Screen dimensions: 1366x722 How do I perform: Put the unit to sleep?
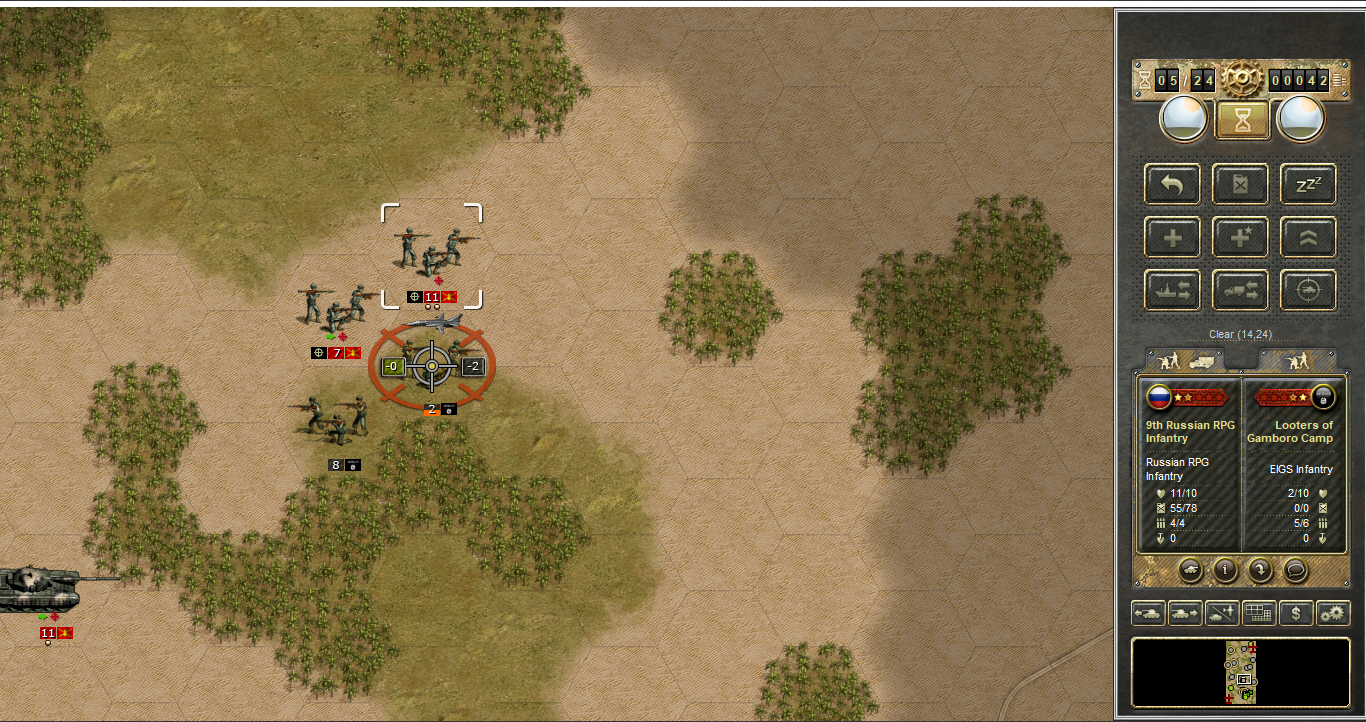(1308, 184)
